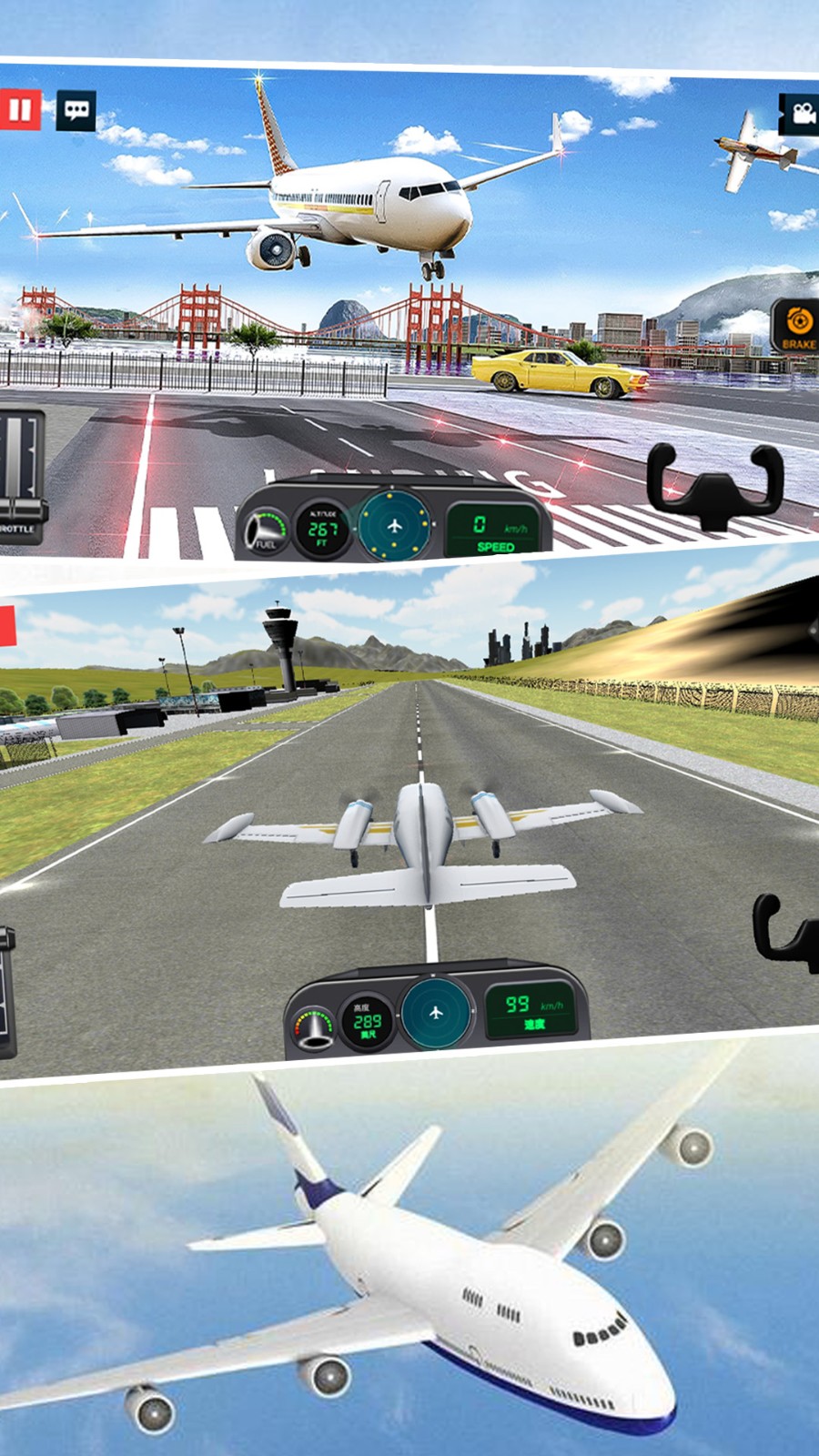Open the chat speech bubble icon
The width and height of the screenshot is (819, 1456).
pyautogui.click(x=76, y=110)
